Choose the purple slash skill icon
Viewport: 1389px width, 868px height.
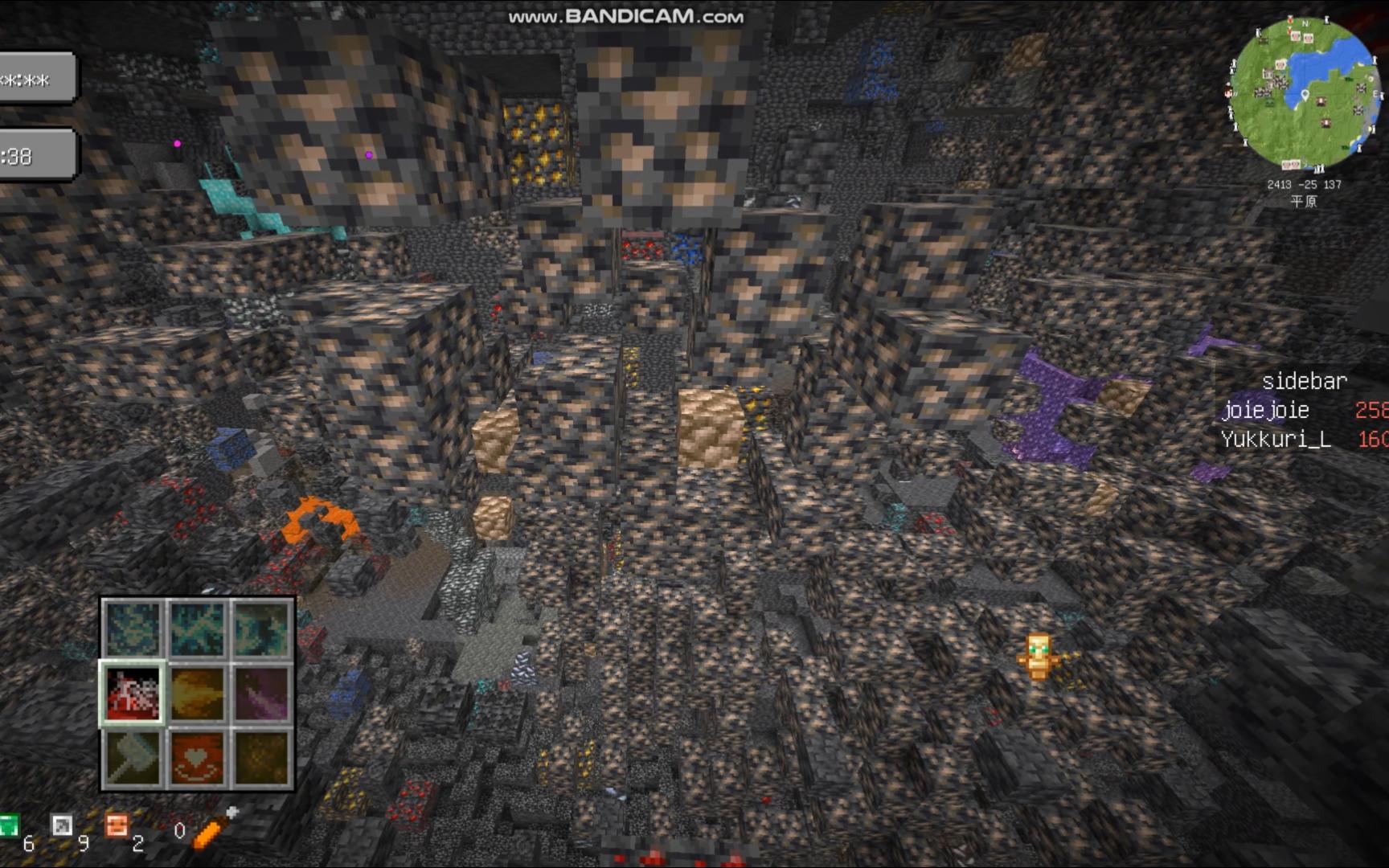[262, 694]
